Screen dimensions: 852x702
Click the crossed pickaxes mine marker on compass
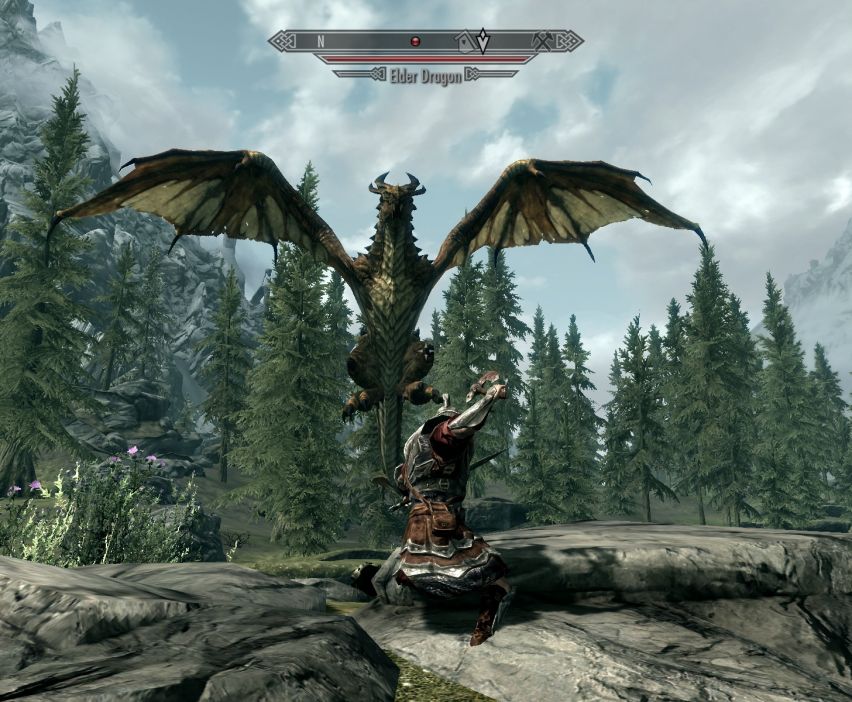(544, 41)
